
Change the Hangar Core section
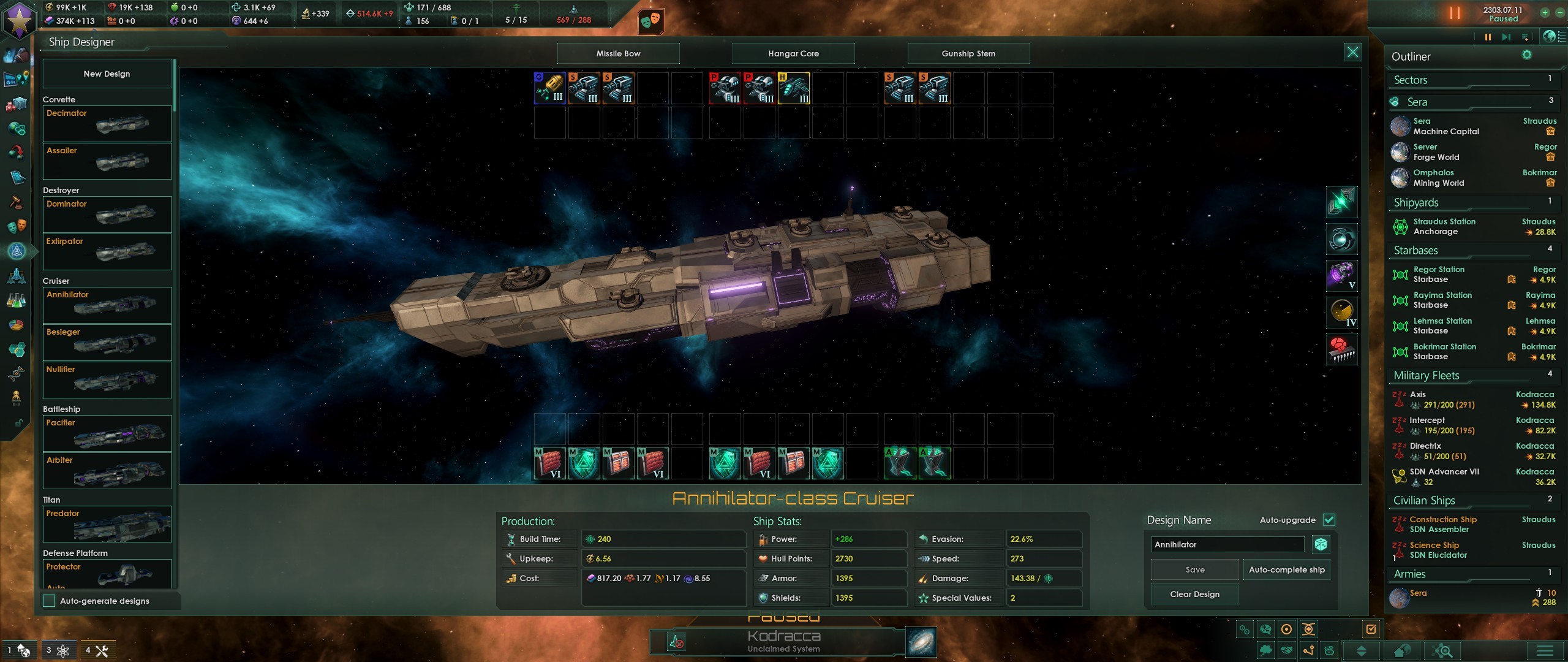[x=793, y=53]
